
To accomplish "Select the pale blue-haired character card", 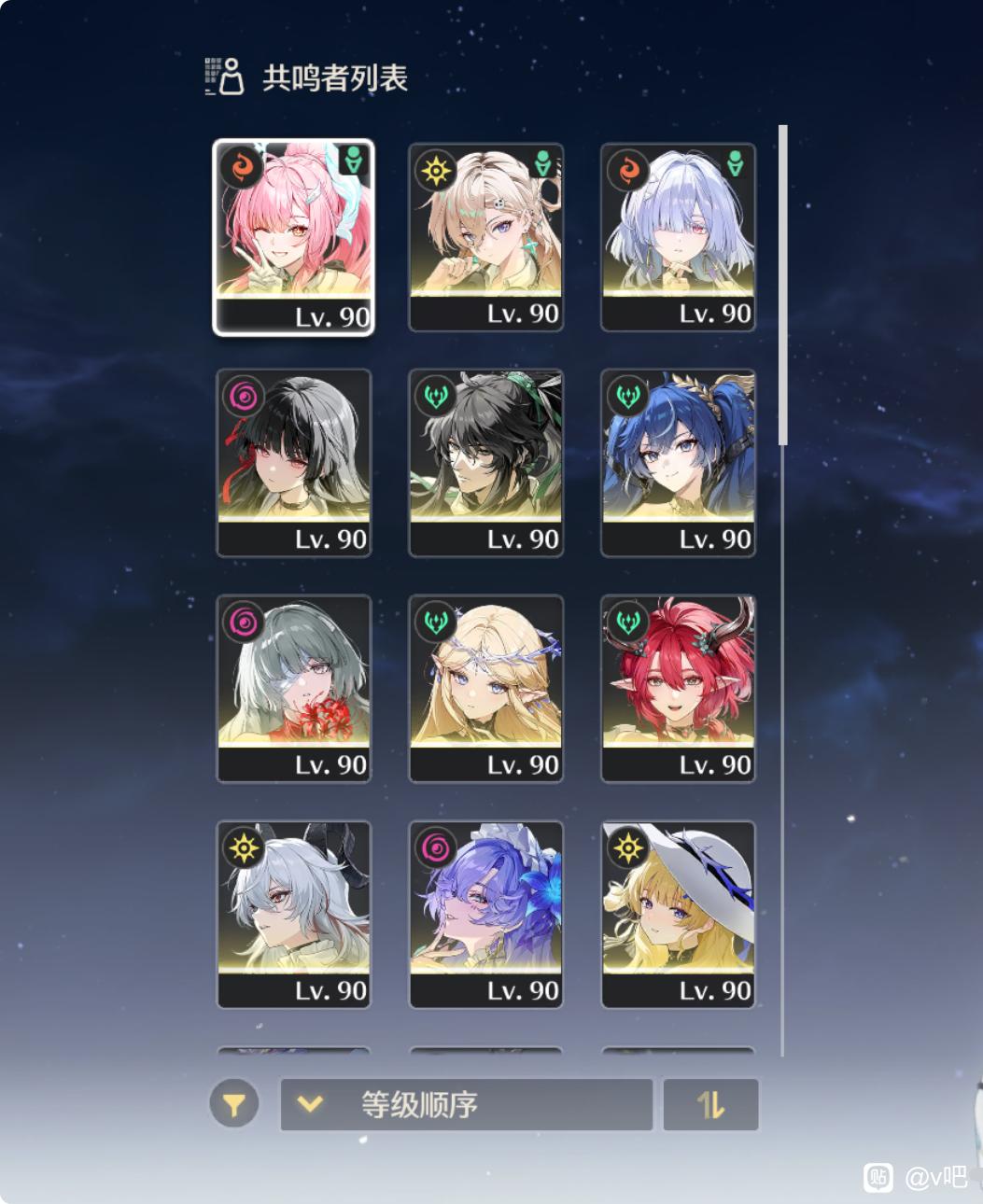I will [x=678, y=236].
